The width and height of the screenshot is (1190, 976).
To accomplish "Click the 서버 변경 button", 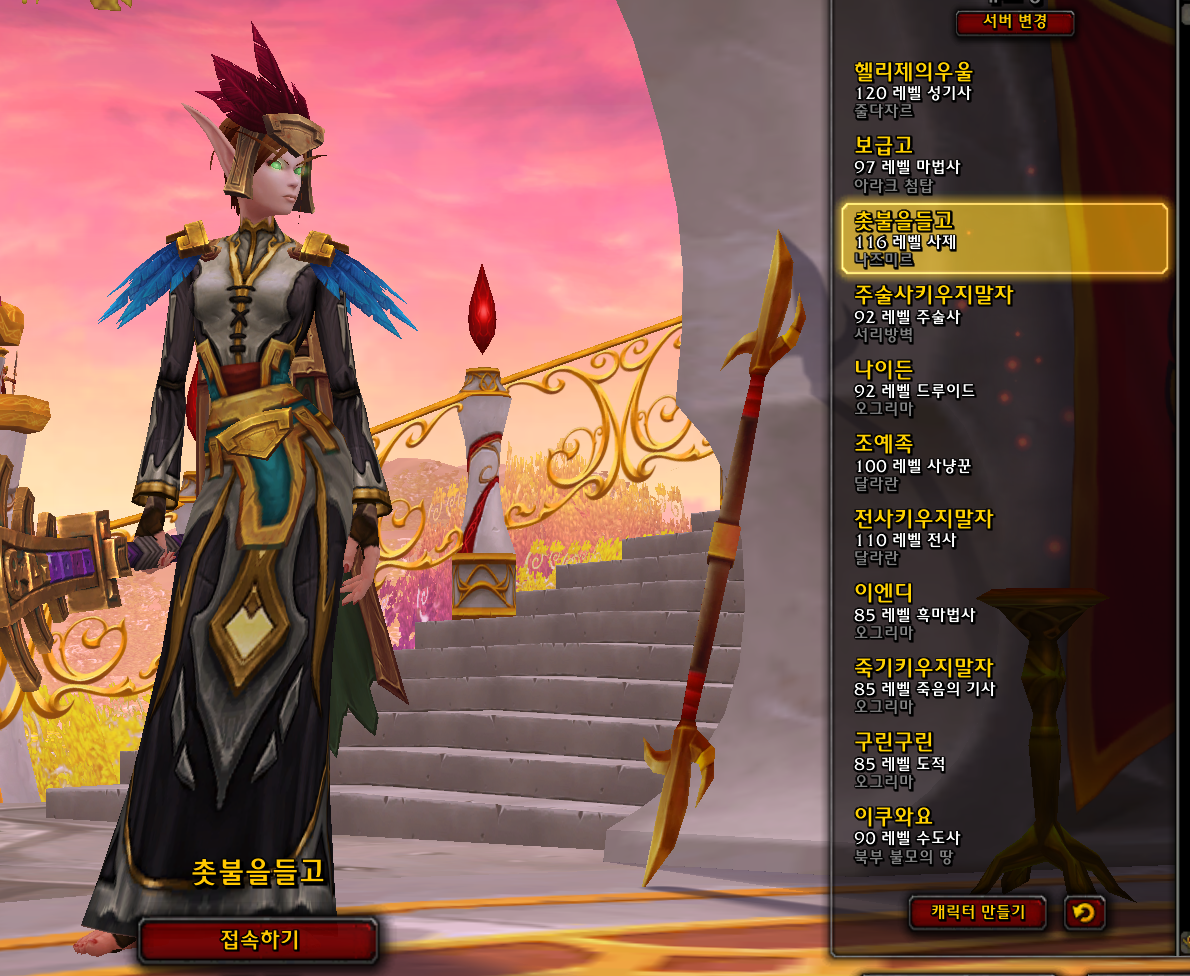I will coord(1014,23).
